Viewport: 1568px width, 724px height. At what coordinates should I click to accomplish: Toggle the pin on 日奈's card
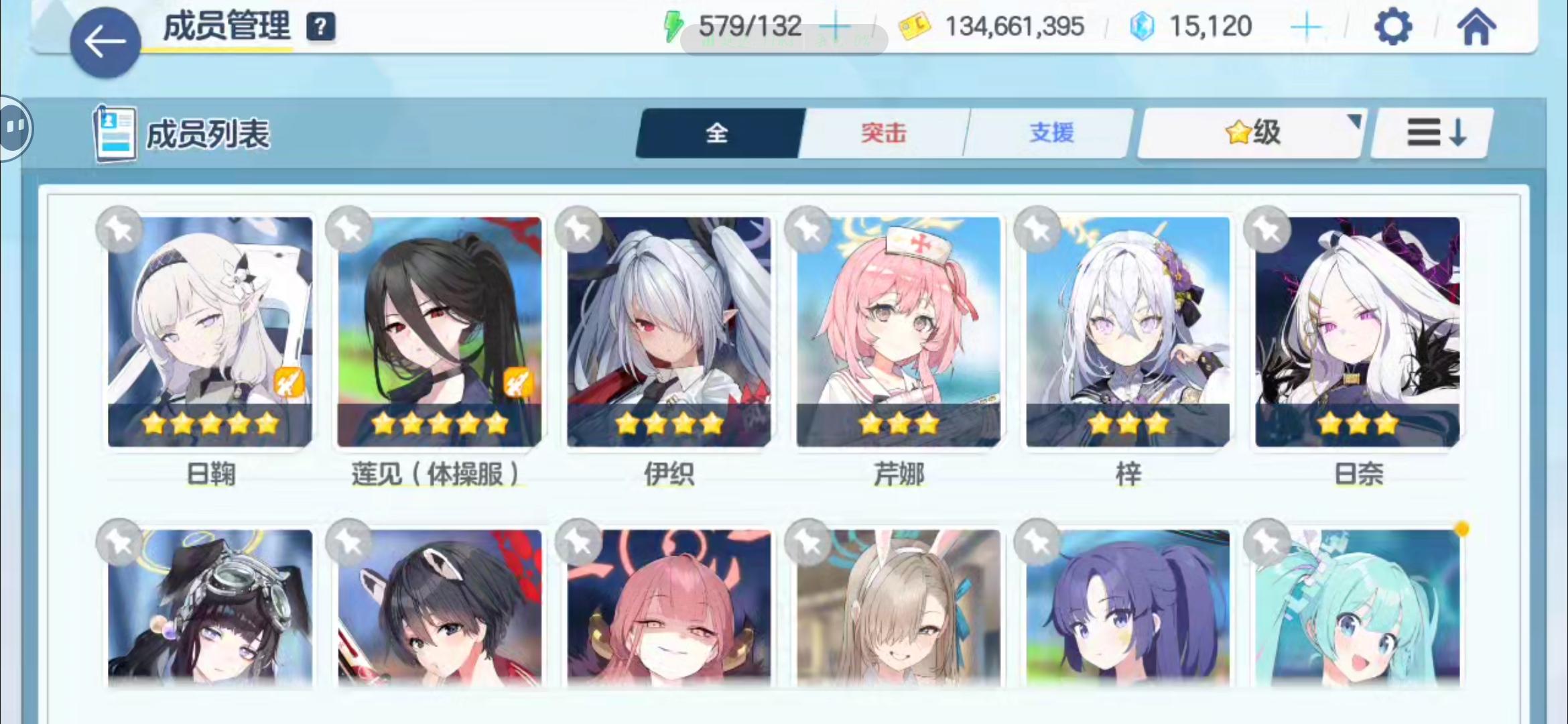click(1266, 229)
